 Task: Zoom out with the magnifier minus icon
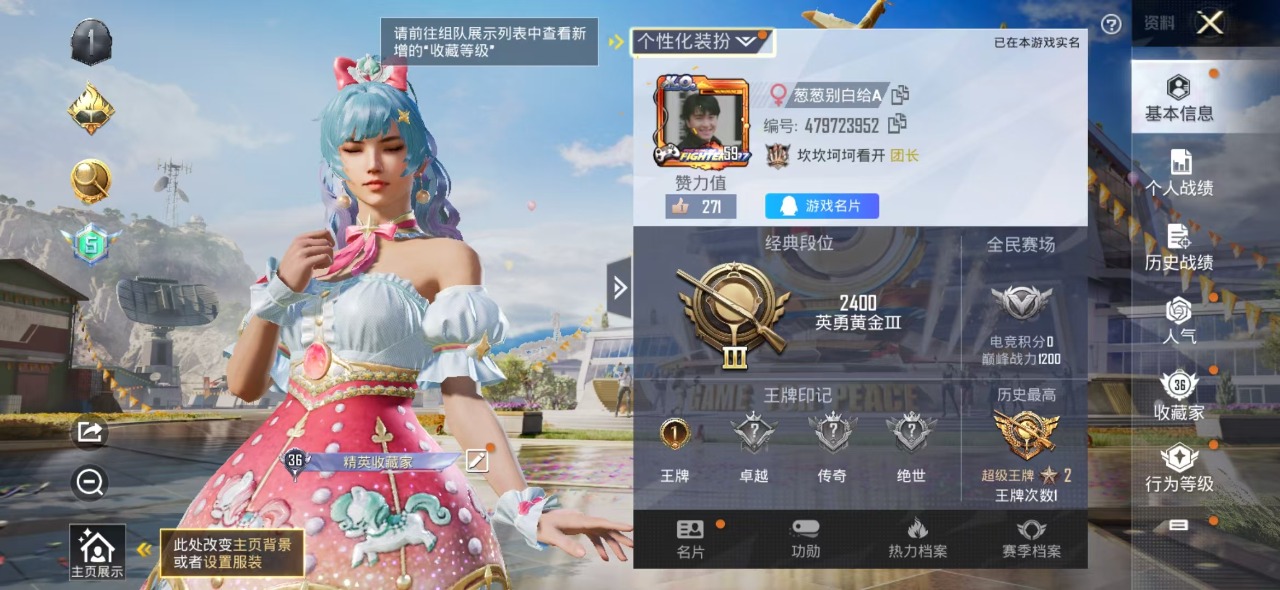pyautogui.click(x=90, y=484)
